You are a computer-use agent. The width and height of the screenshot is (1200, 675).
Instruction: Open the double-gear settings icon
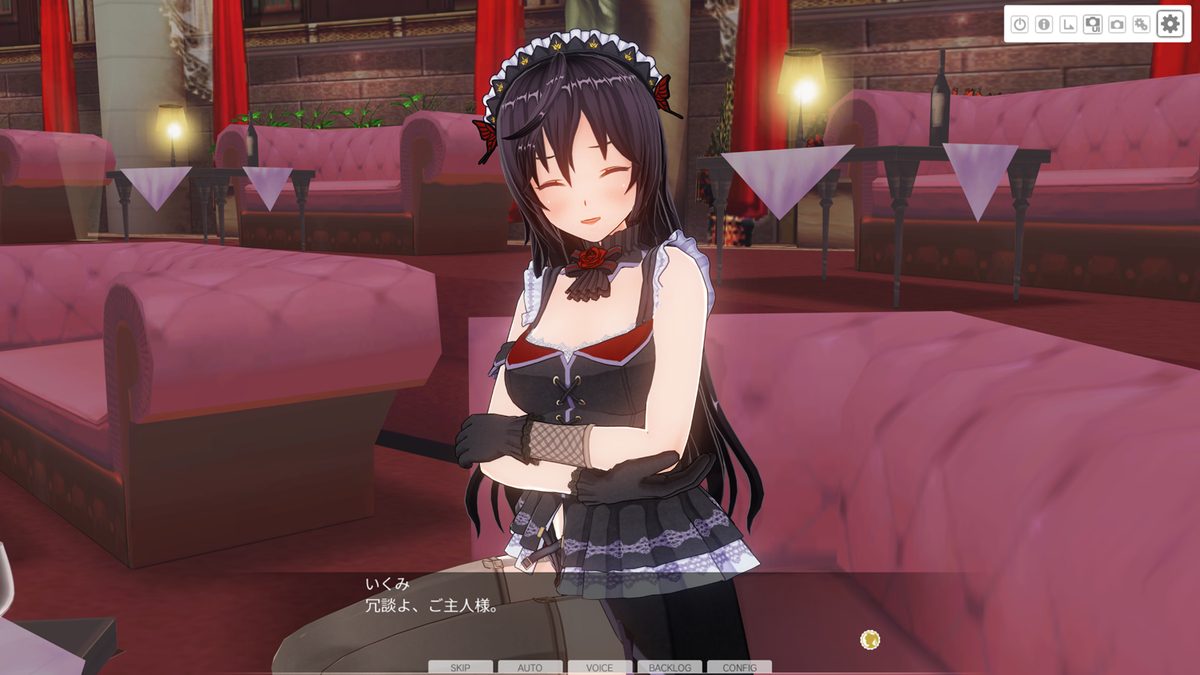(x=1141, y=24)
